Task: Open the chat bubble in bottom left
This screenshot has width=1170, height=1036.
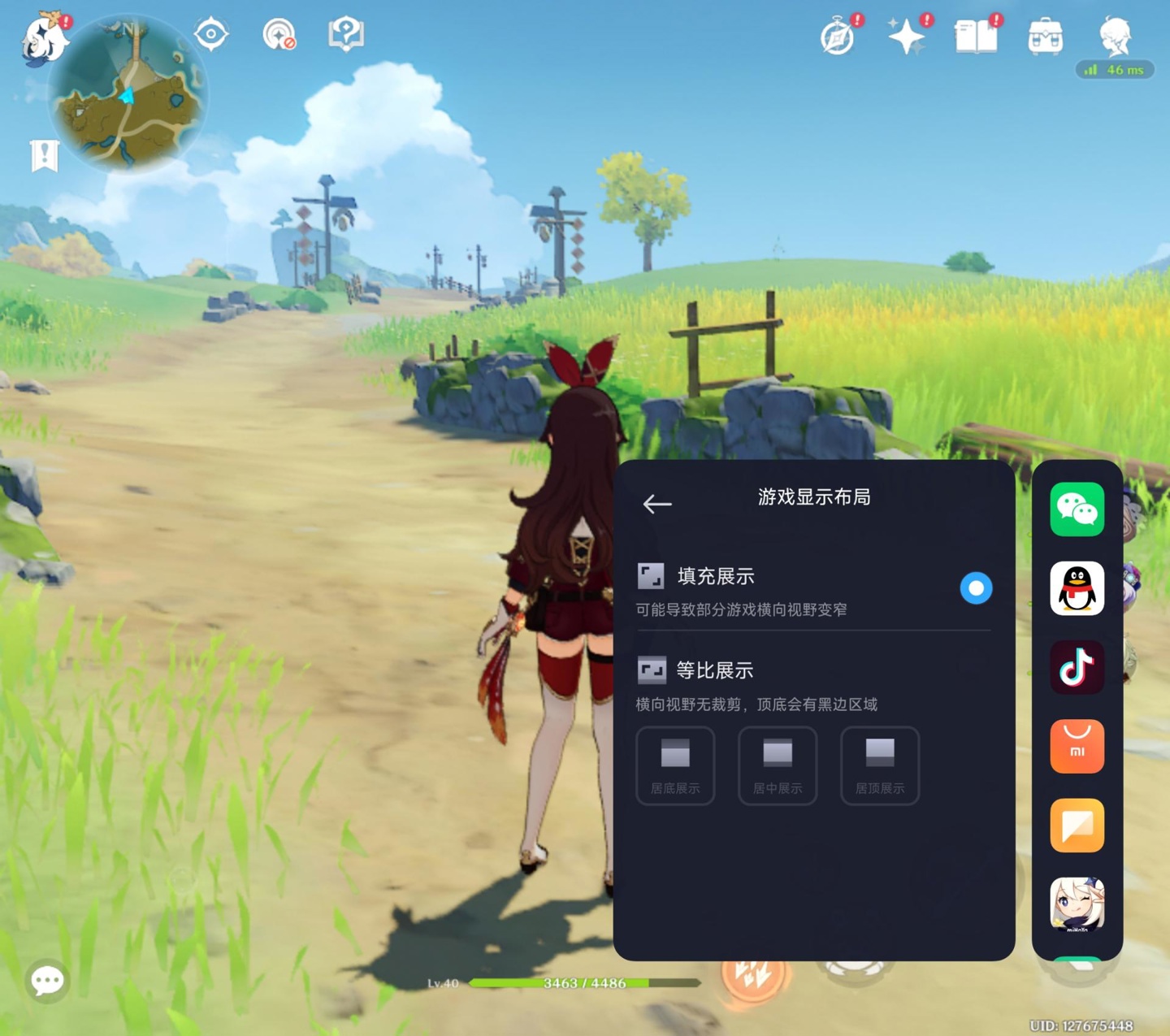Action: point(47,980)
